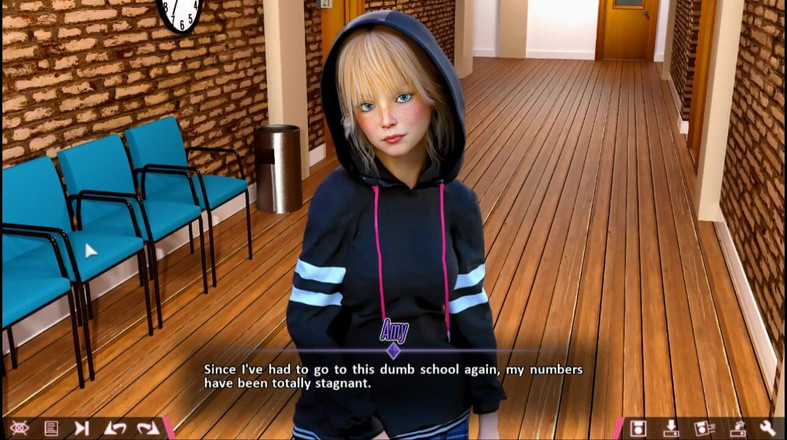Roll forward using the right curved arrow
Screen dimensions: 787x440
(148, 428)
